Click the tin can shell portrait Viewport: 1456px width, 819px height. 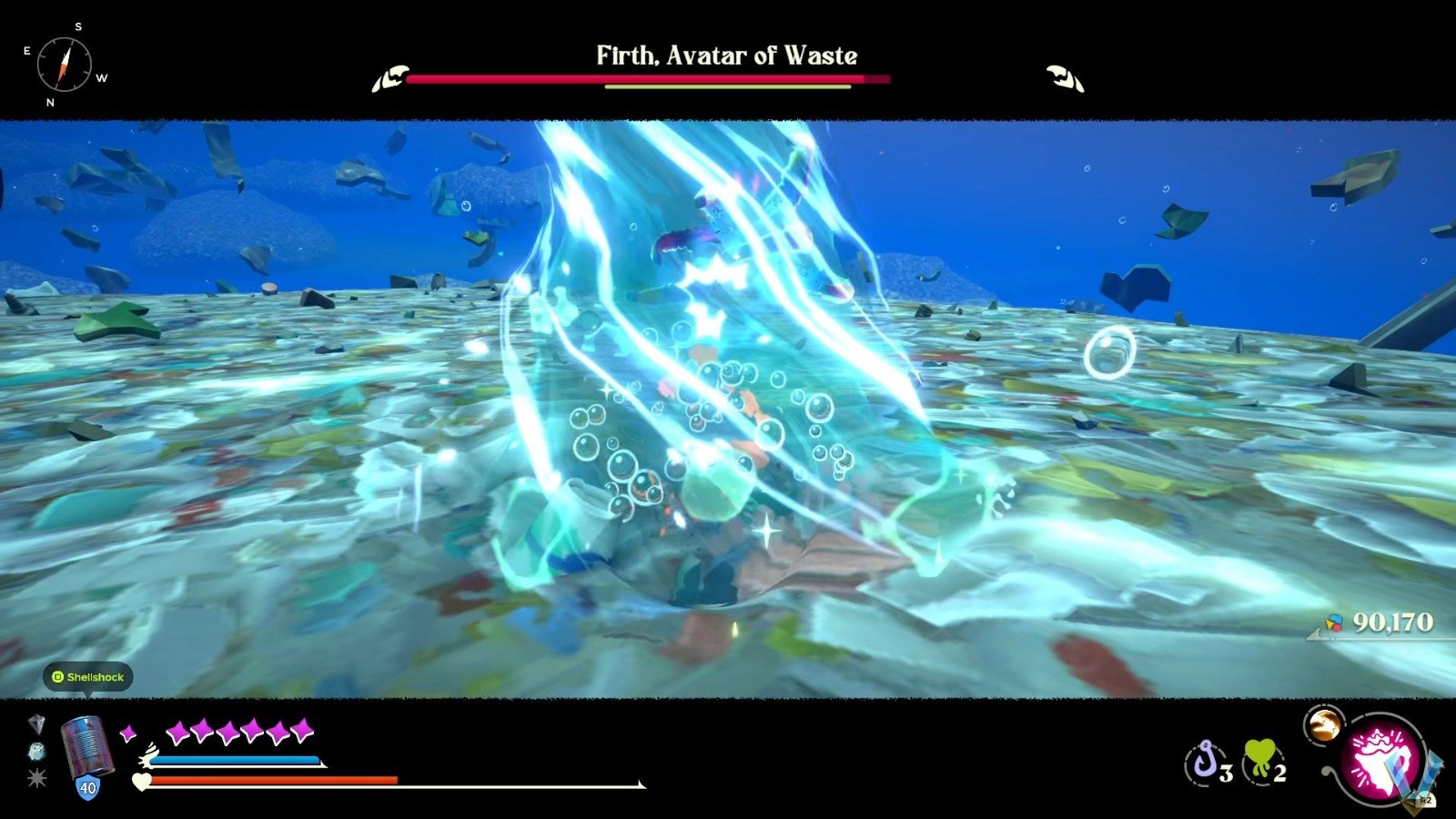coord(87,746)
